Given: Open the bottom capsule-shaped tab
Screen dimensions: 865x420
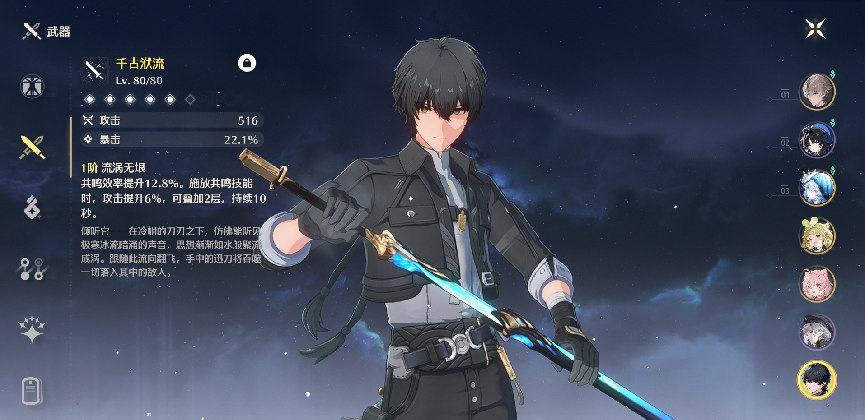Looking at the screenshot, I should click(32, 388).
